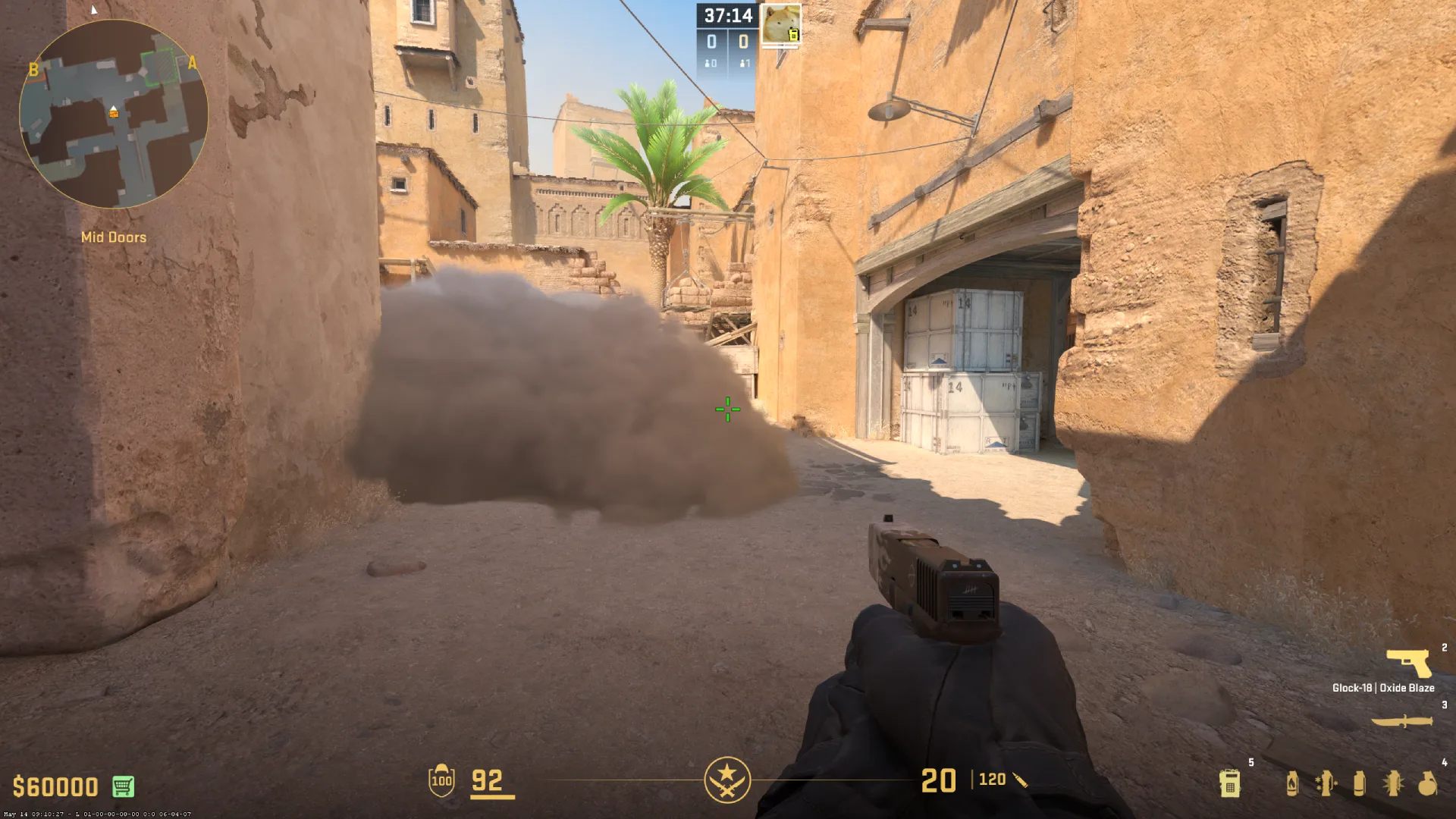Click the Mid Doors location label
The image size is (1456, 819).
tap(112, 237)
